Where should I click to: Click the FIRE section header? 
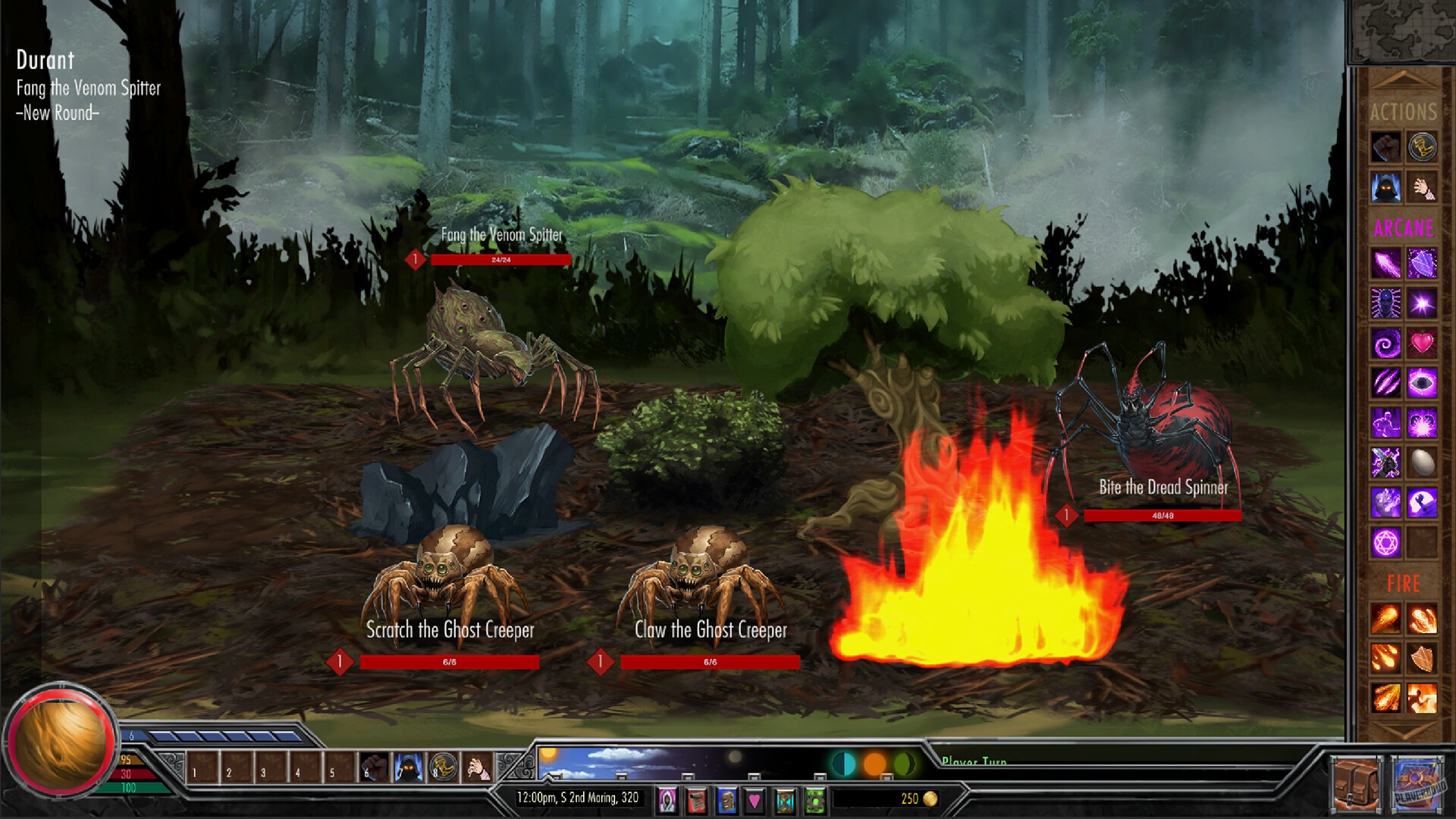tap(1403, 584)
